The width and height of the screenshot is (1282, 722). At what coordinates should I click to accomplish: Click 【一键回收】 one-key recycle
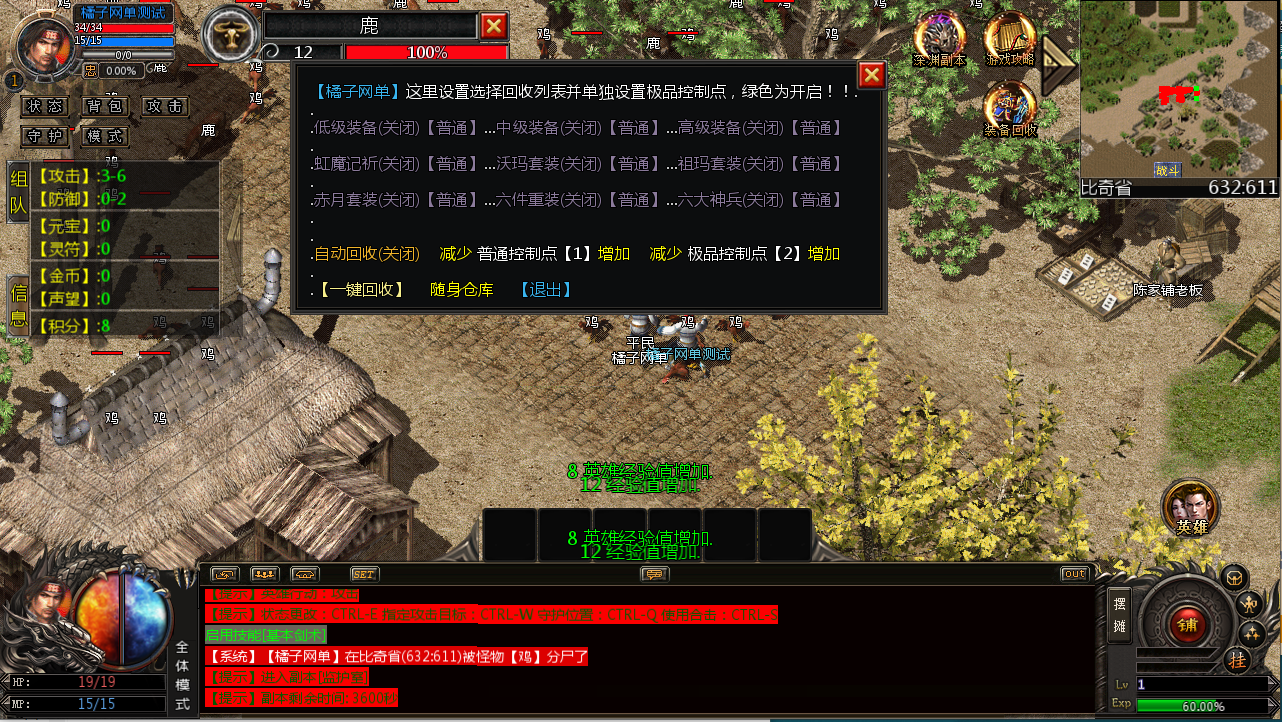(x=362, y=290)
